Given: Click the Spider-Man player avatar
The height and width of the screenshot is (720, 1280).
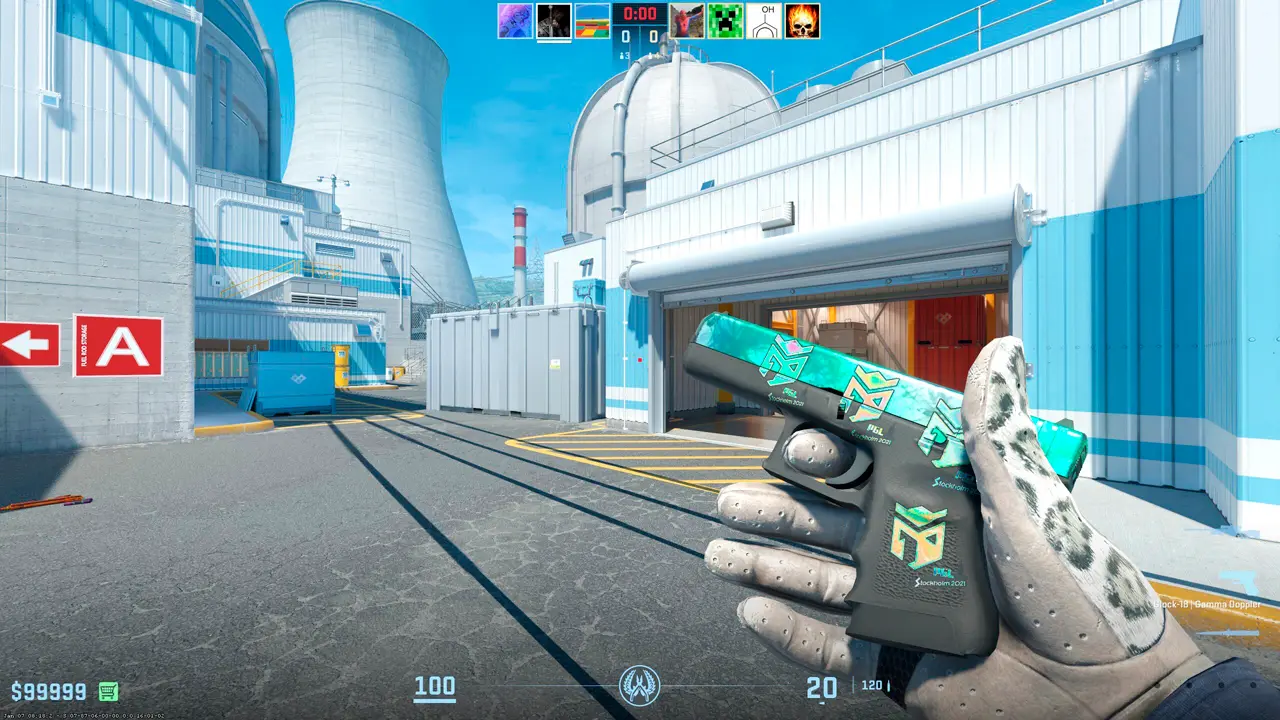Looking at the screenshot, I should (687, 21).
